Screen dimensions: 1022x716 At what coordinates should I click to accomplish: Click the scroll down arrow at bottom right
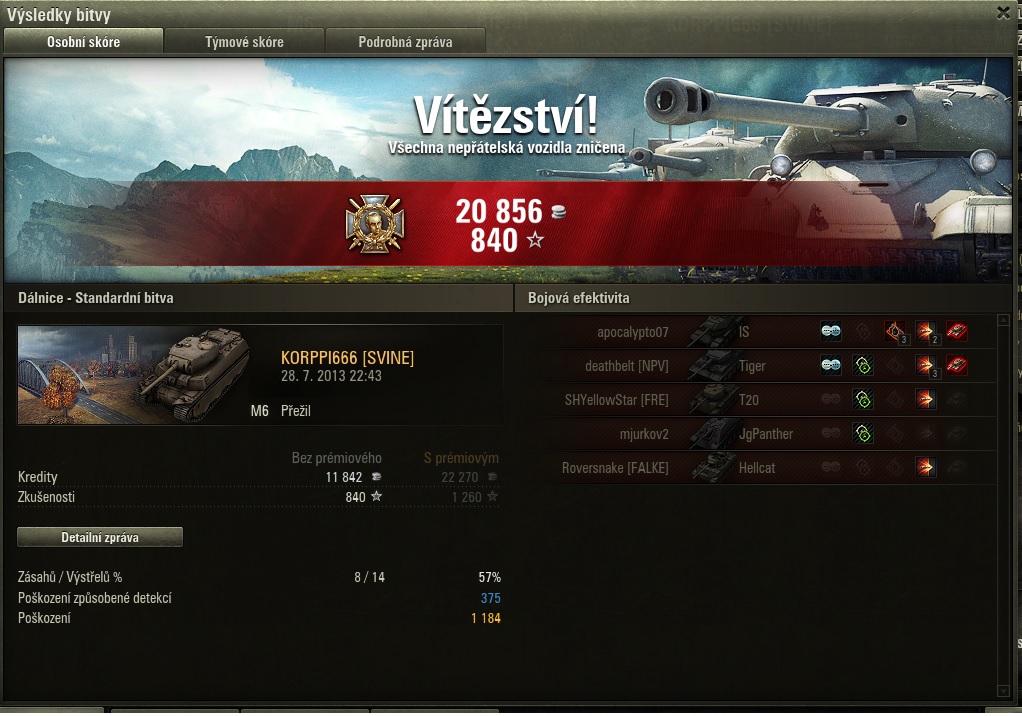pyautogui.click(x=1003, y=690)
